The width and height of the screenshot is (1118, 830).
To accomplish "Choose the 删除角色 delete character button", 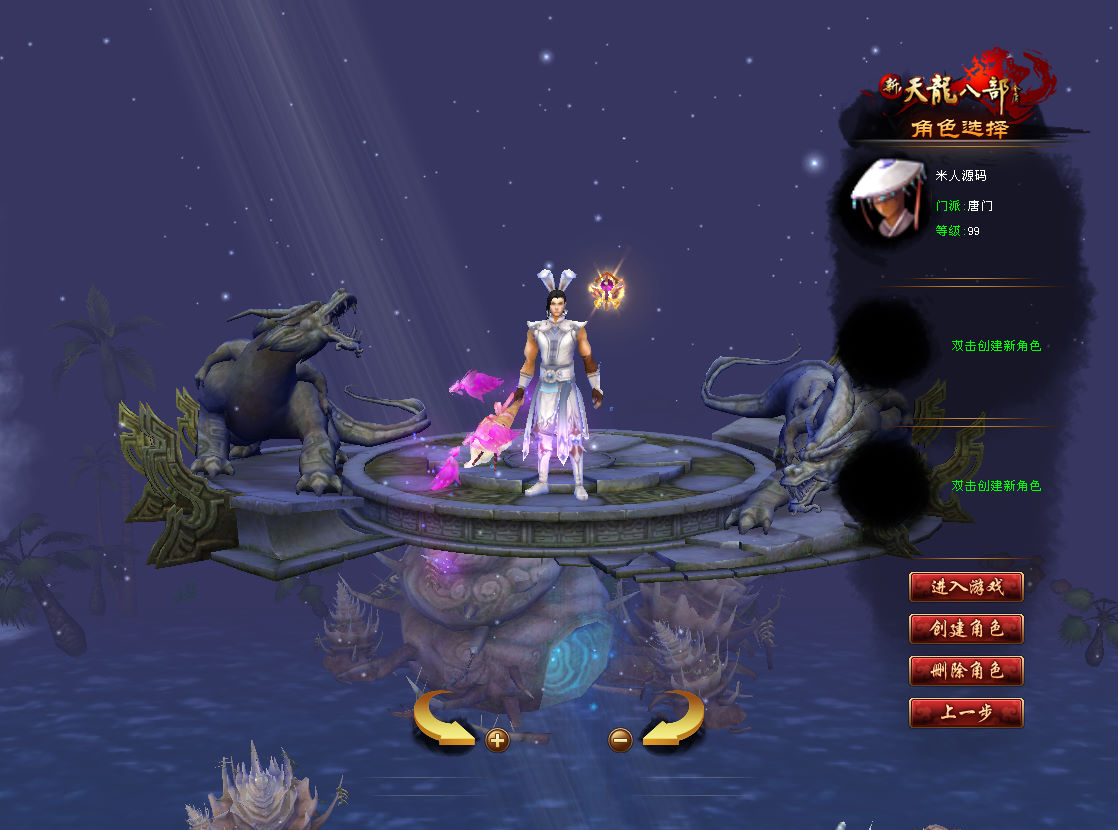I will 966,671.
